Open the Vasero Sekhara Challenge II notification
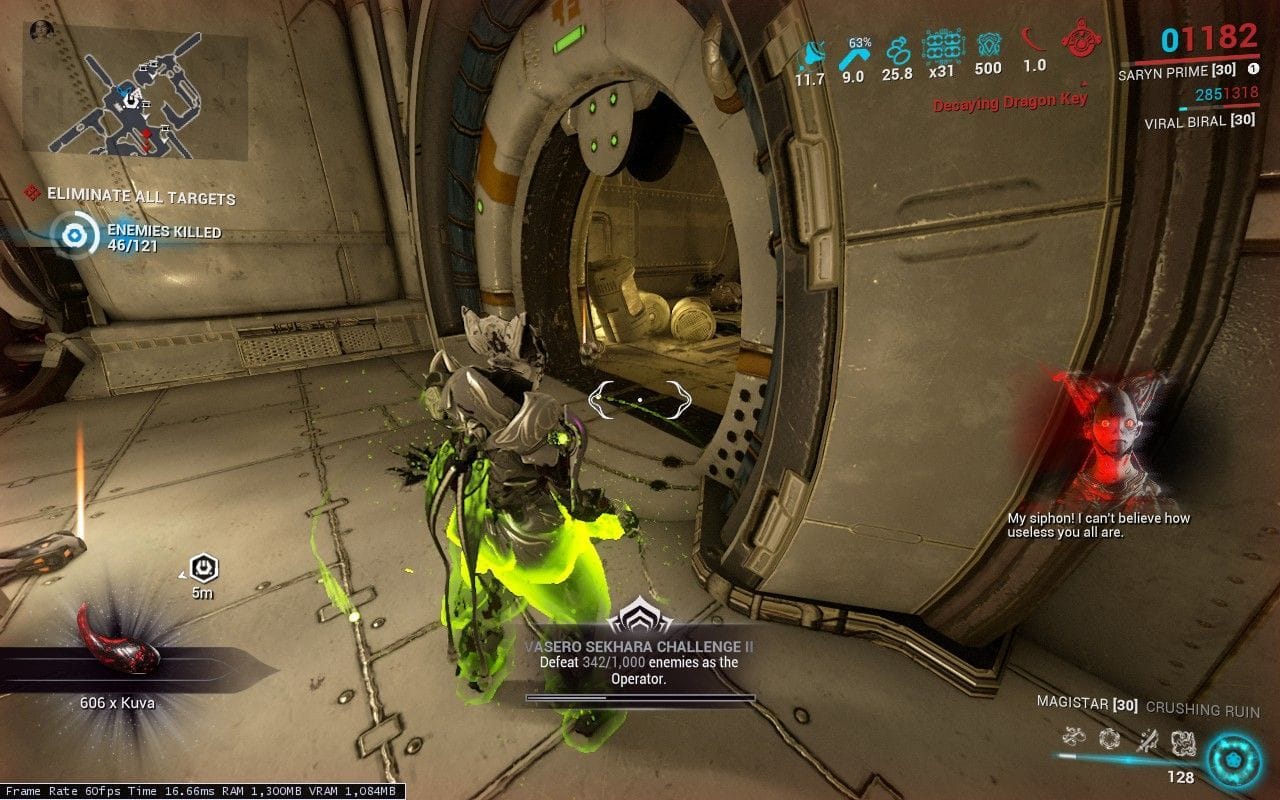 (639, 653)
